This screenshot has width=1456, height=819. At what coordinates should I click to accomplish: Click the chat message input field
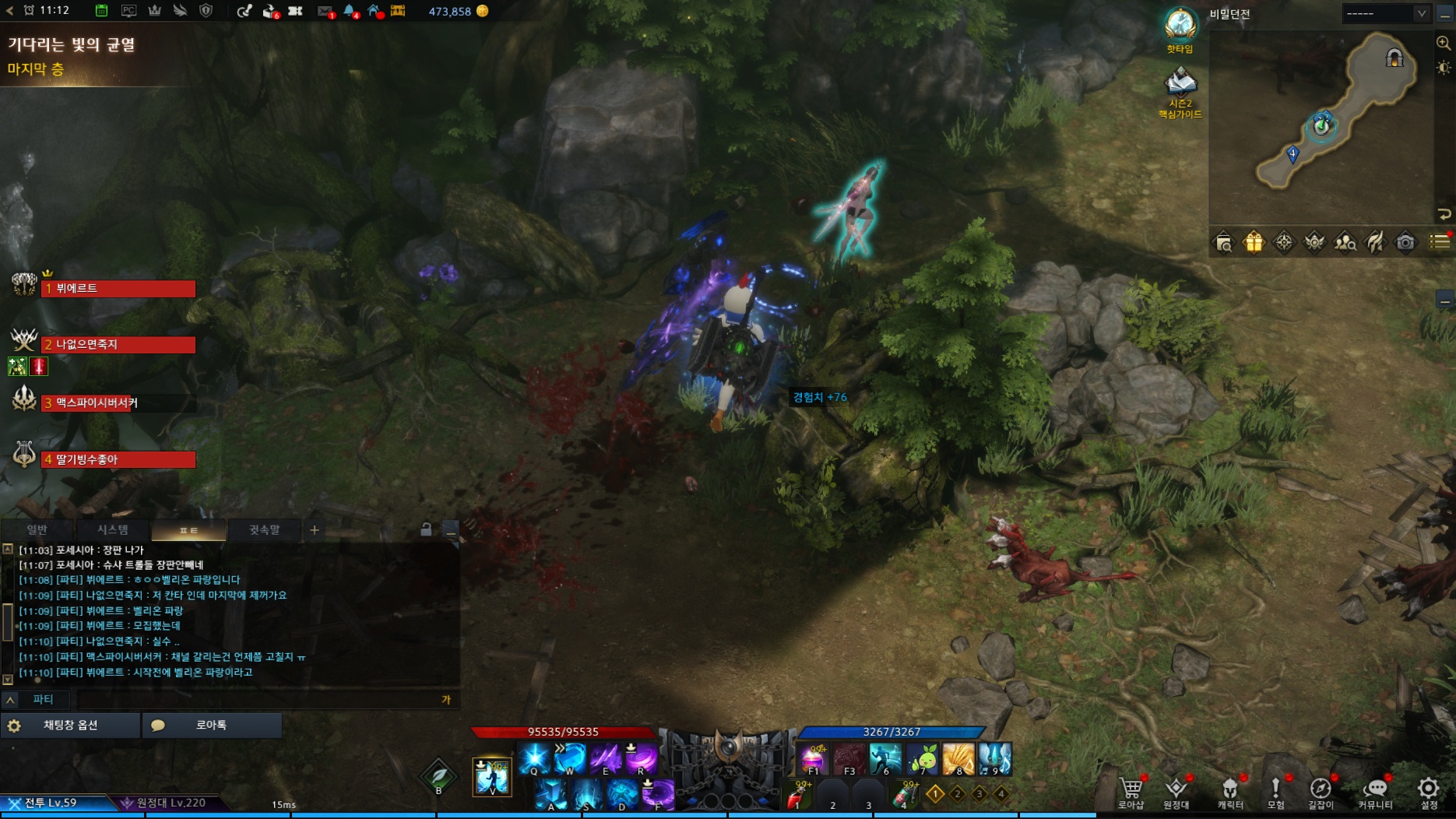pyautogui.click(x=257, y=699)
